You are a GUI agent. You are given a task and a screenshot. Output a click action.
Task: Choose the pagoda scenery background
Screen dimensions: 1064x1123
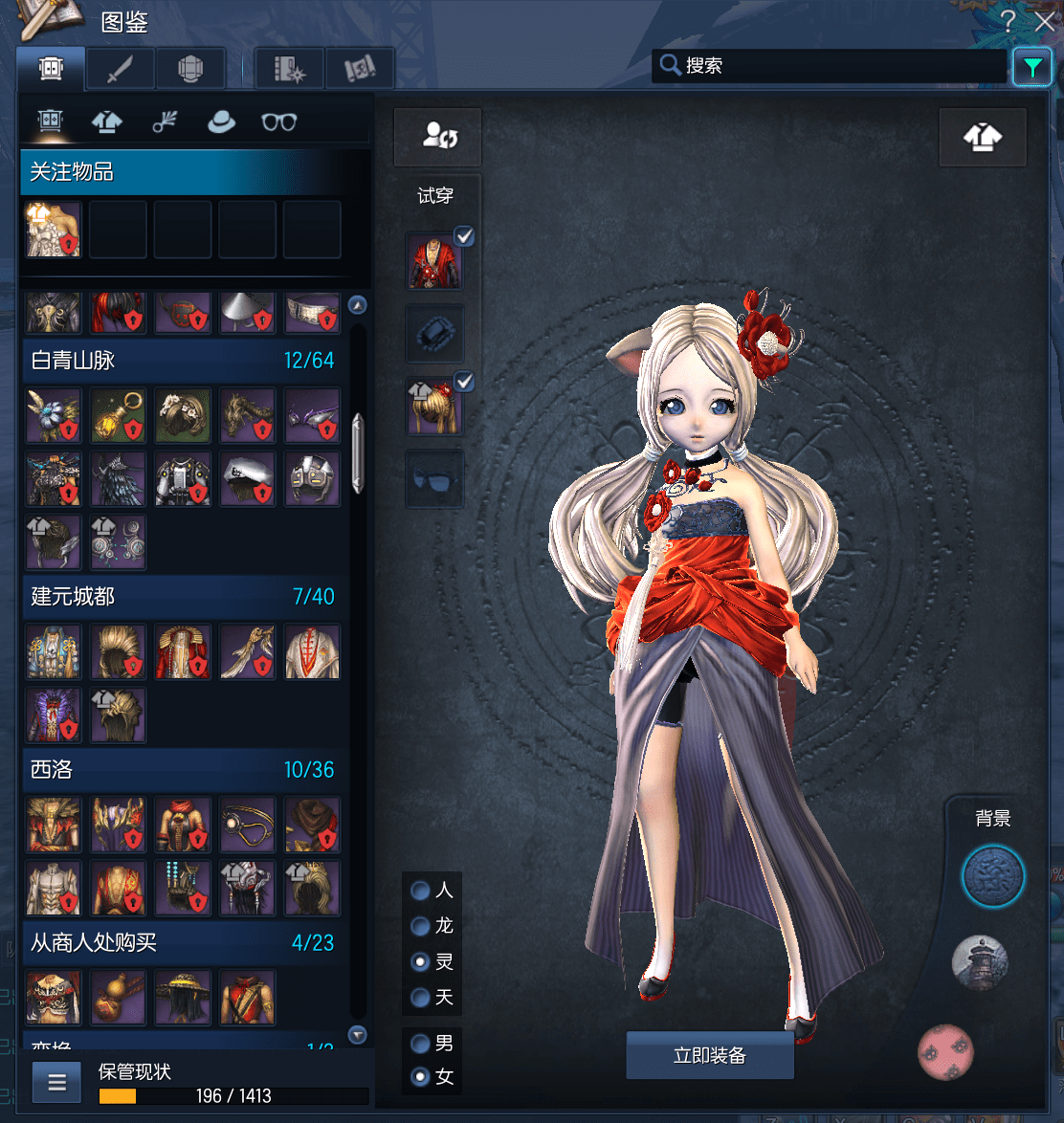(x=980, y=962)
